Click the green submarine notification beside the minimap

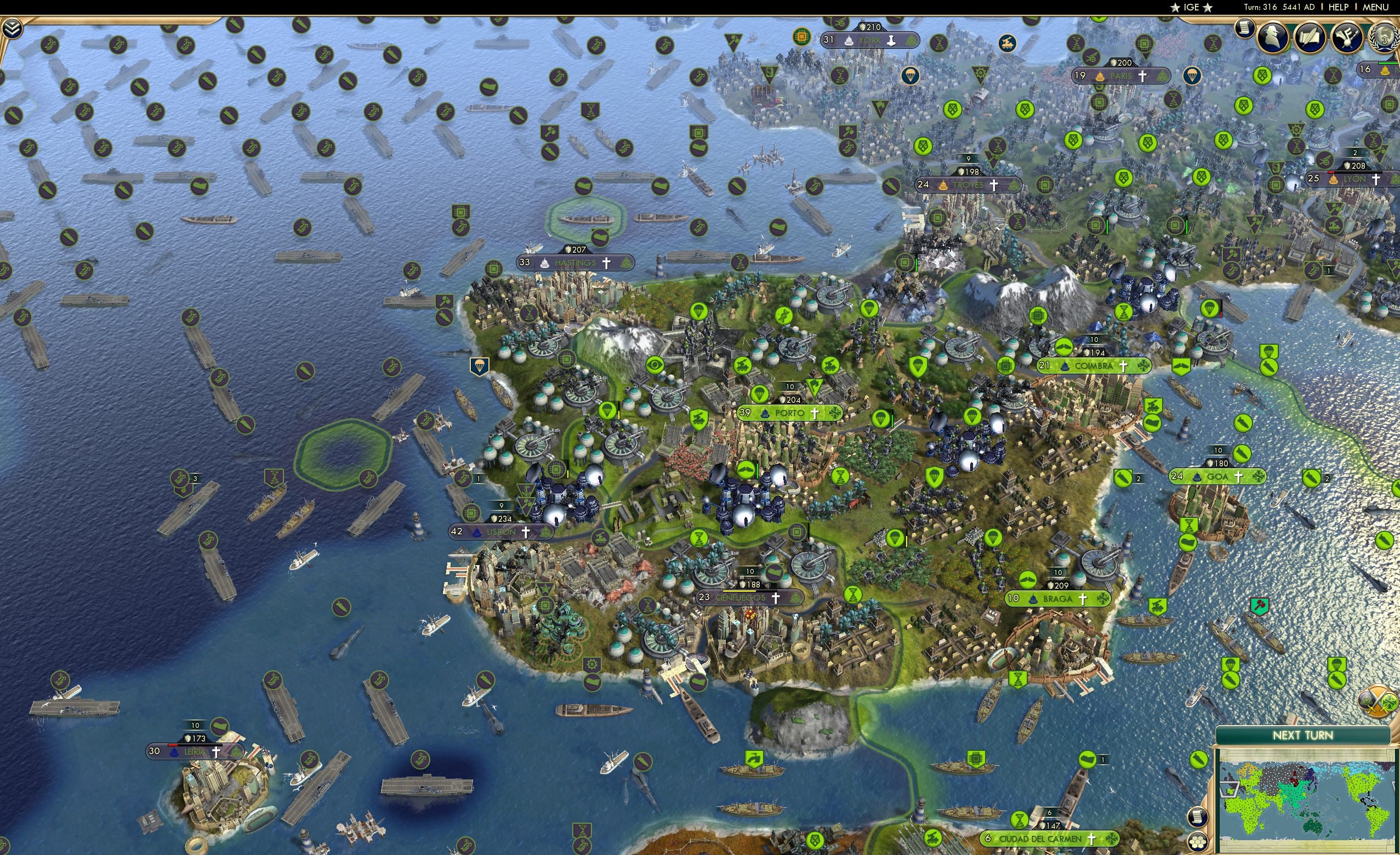tap(1198, 760)
